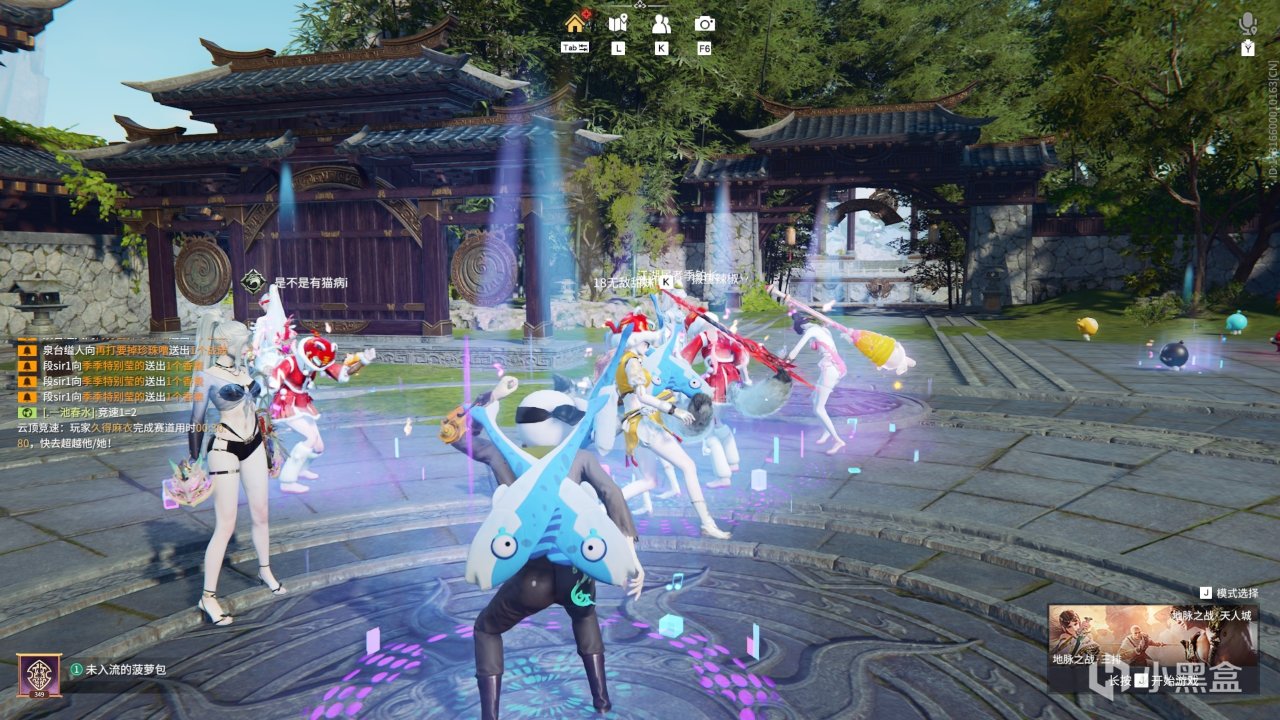This screenshot has height=720, width=1280.
Task: Click the compass diamond icon at top center
Action: point(638,6)
